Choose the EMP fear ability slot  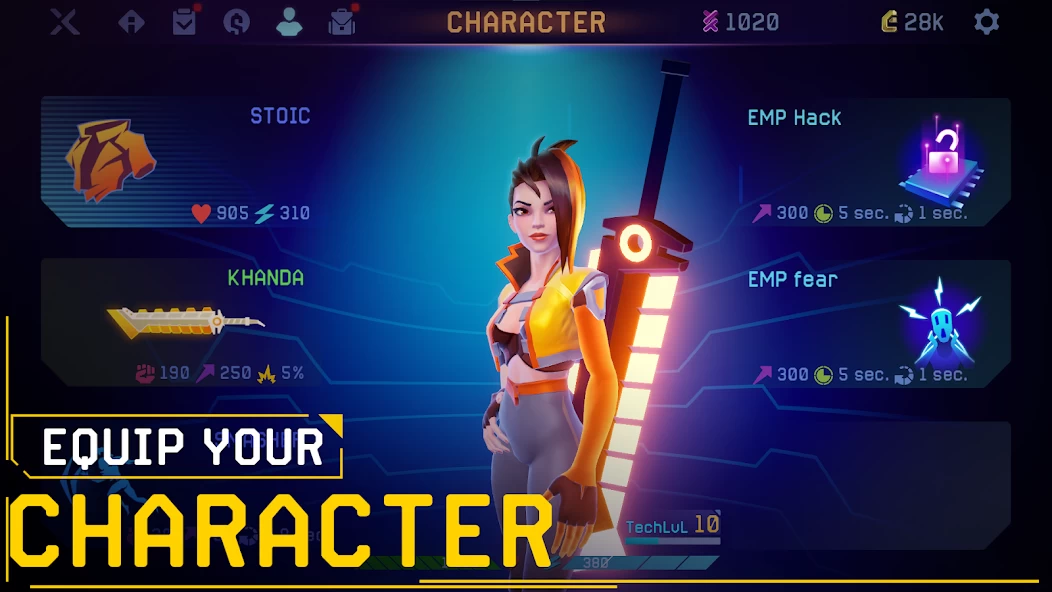point(872,323)
